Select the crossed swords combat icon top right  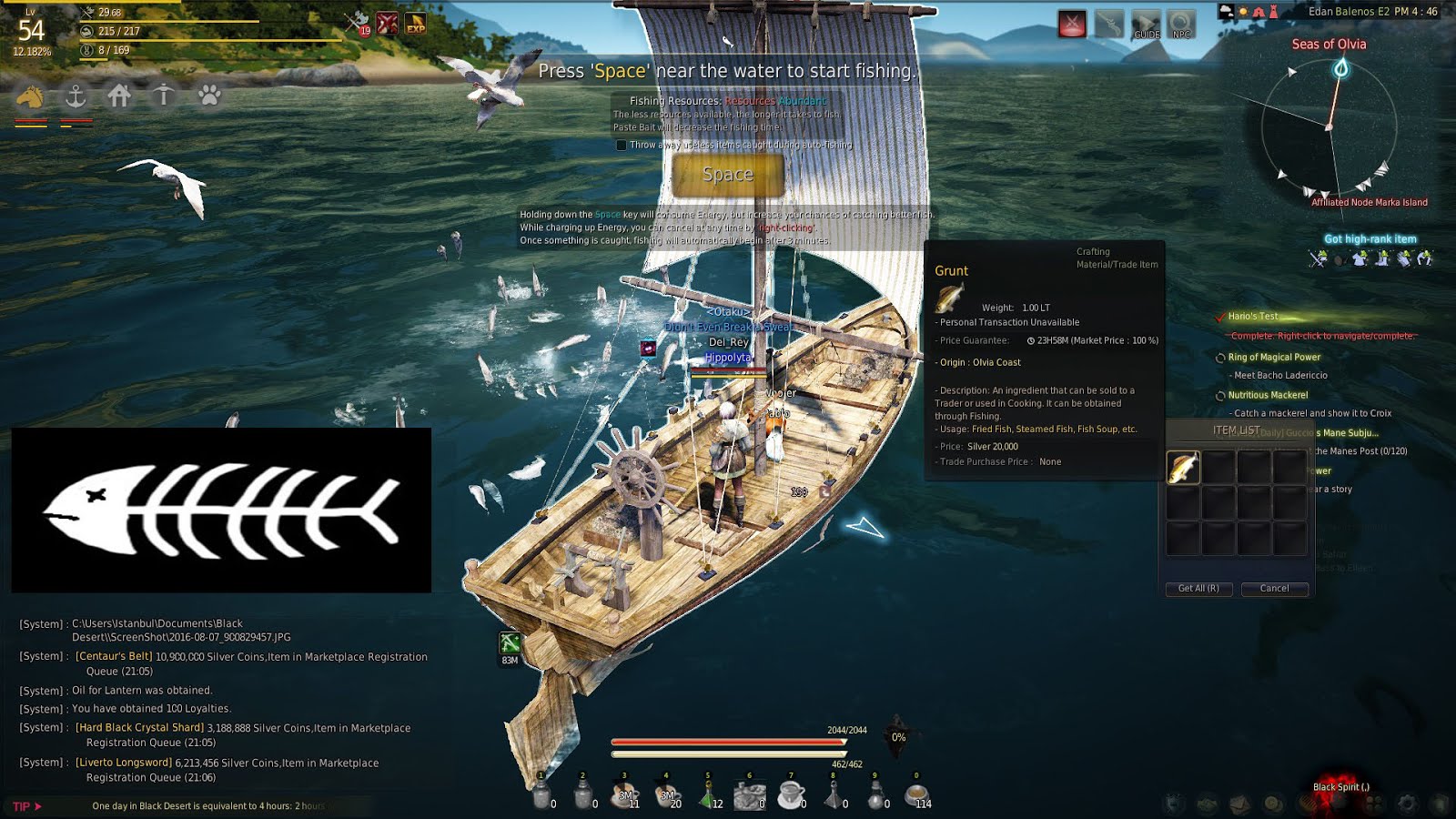[1072, 23]
